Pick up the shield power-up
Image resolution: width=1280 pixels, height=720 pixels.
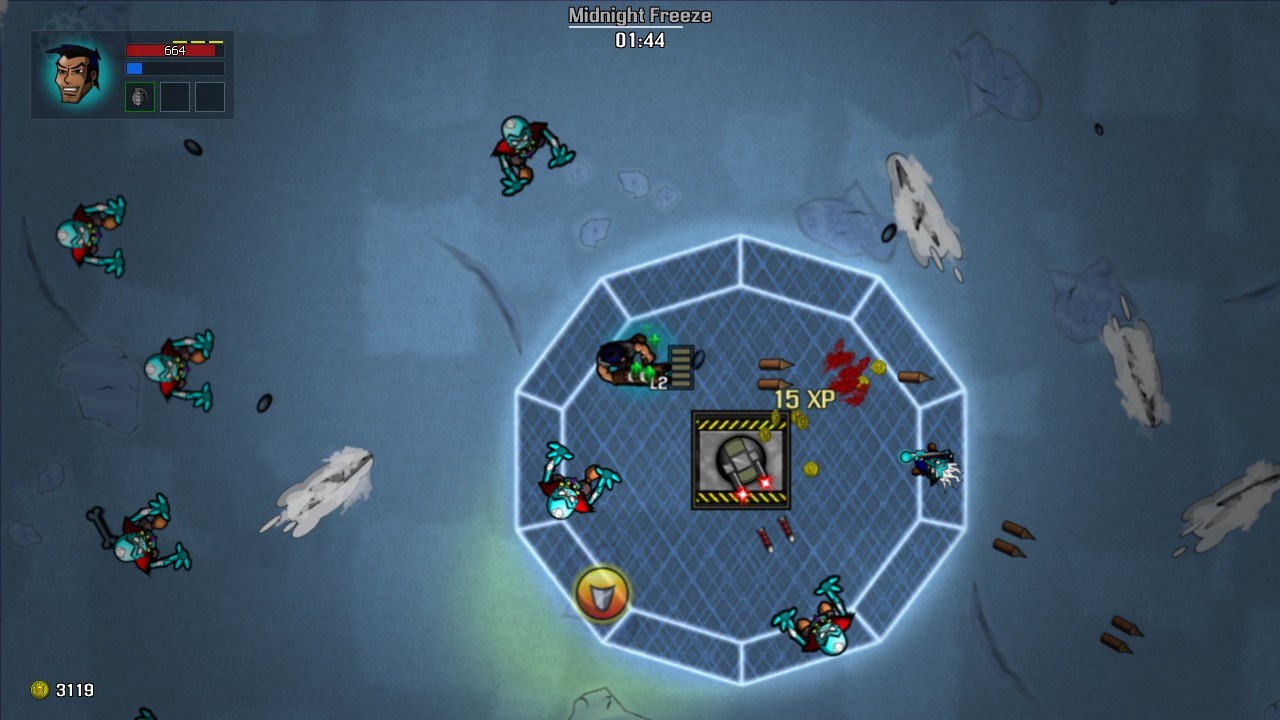(600, 594)
